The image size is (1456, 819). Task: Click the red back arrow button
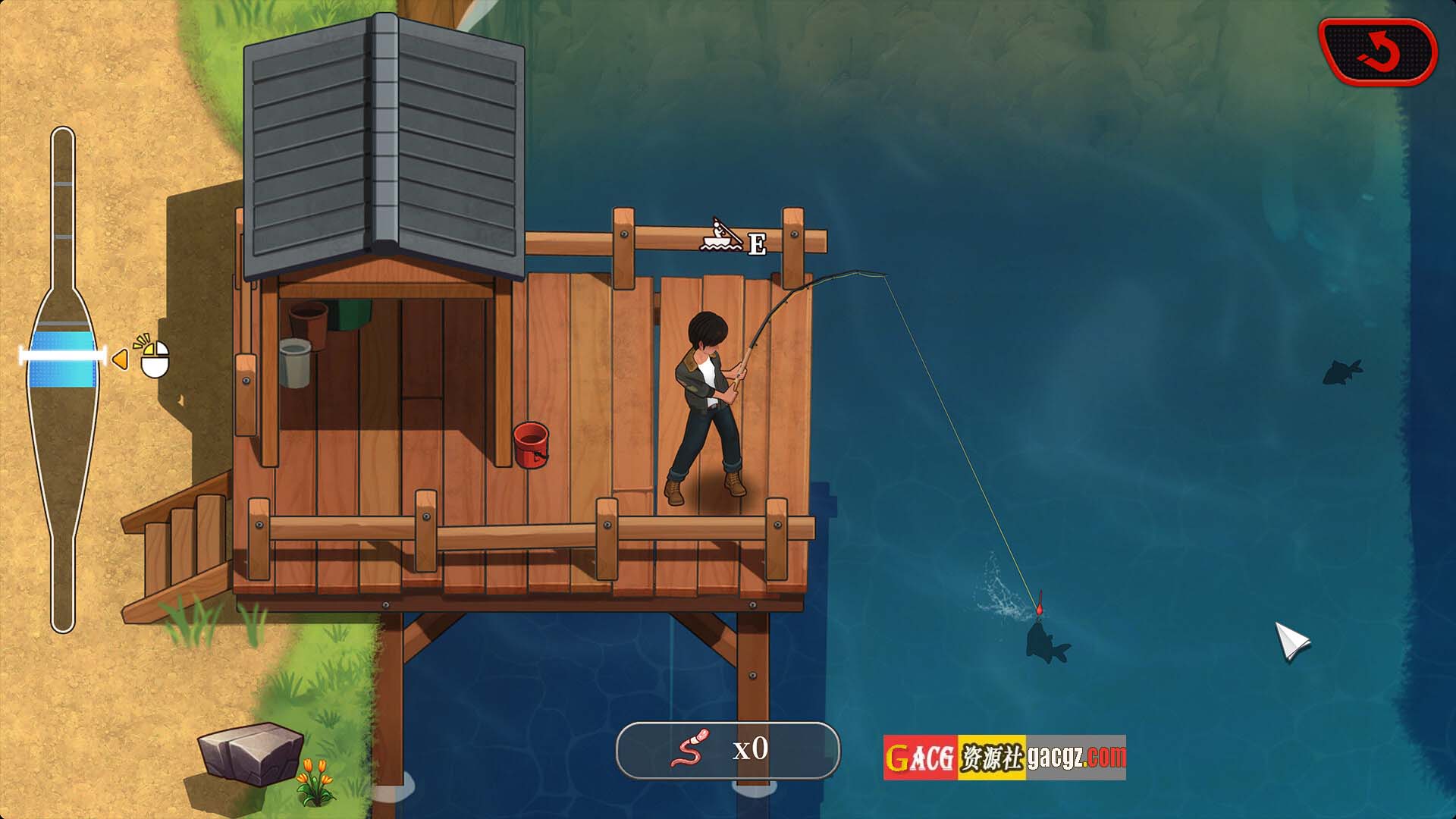(1378, 52)
